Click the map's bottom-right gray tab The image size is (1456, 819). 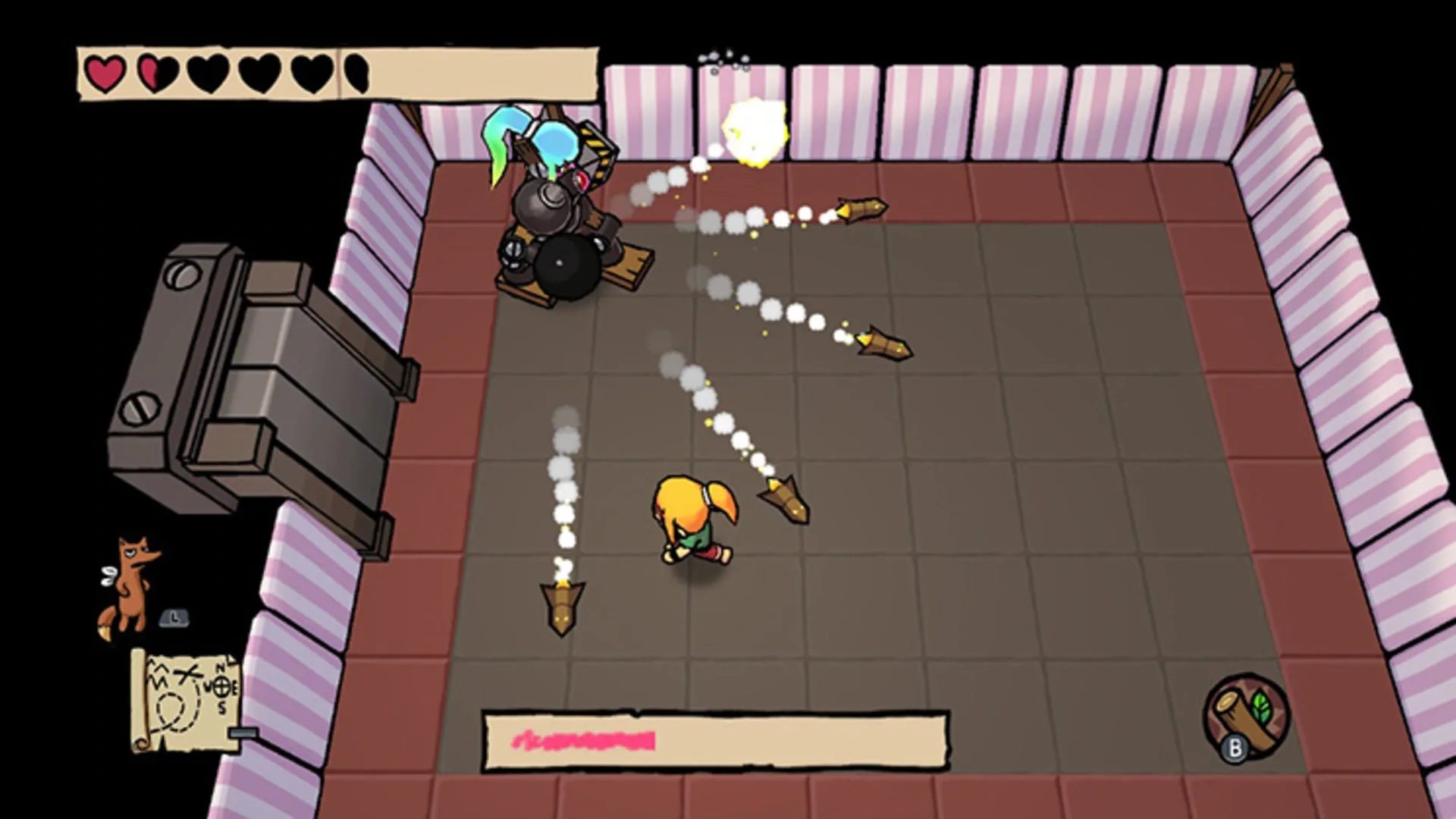pos(243,733)
